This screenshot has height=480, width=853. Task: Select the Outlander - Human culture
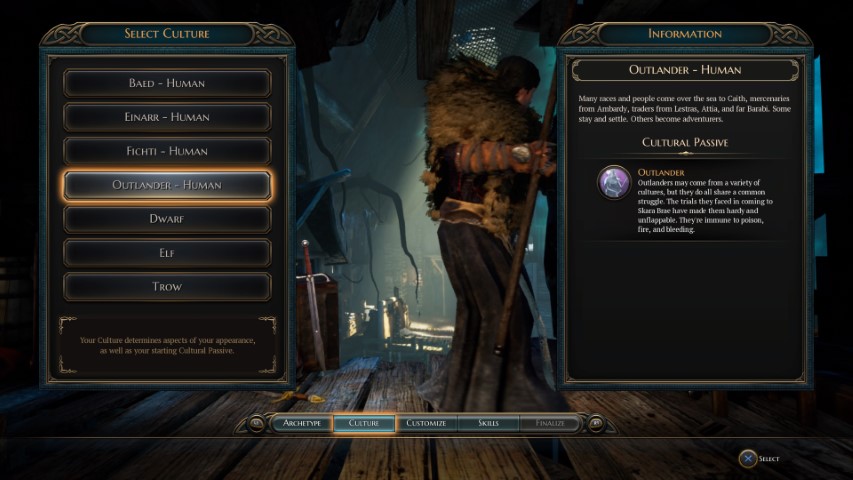pos(167,185)
